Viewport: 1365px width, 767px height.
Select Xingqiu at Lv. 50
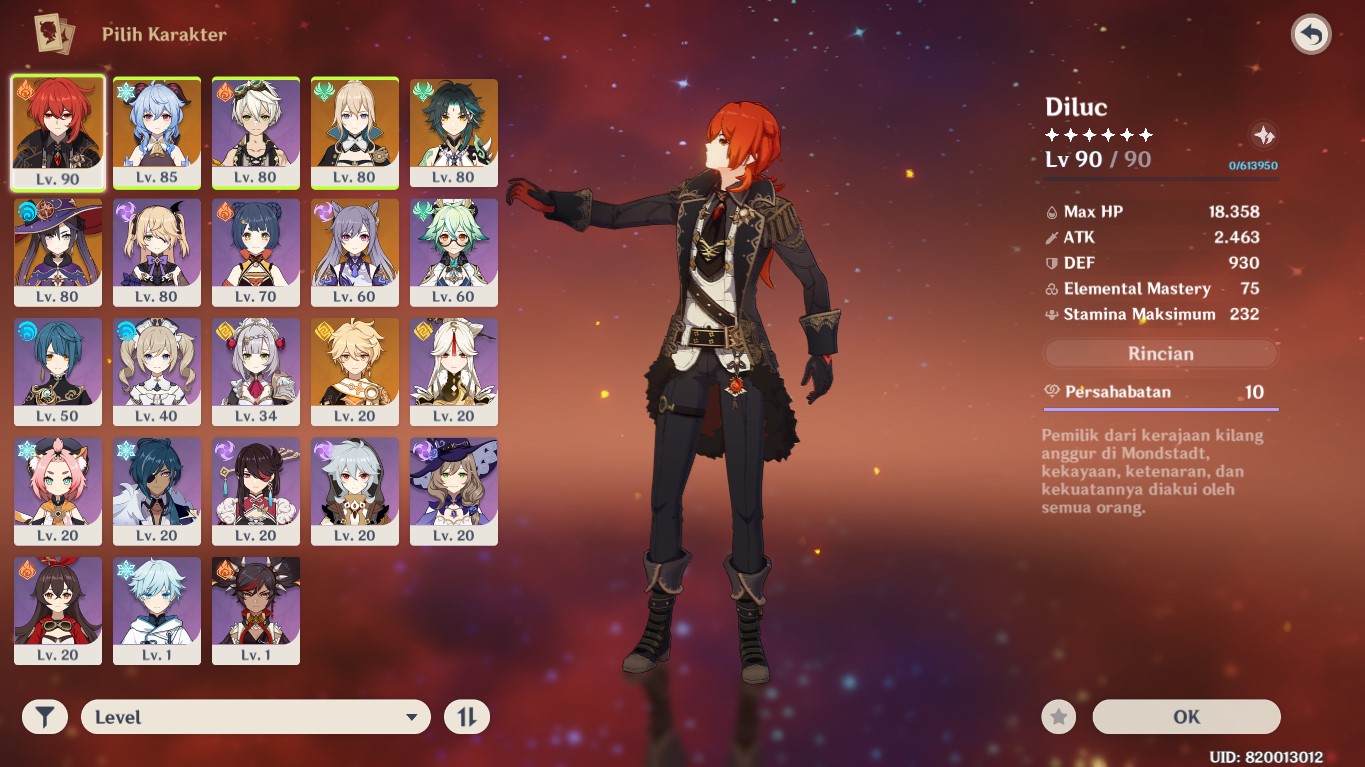pos(58,371)
